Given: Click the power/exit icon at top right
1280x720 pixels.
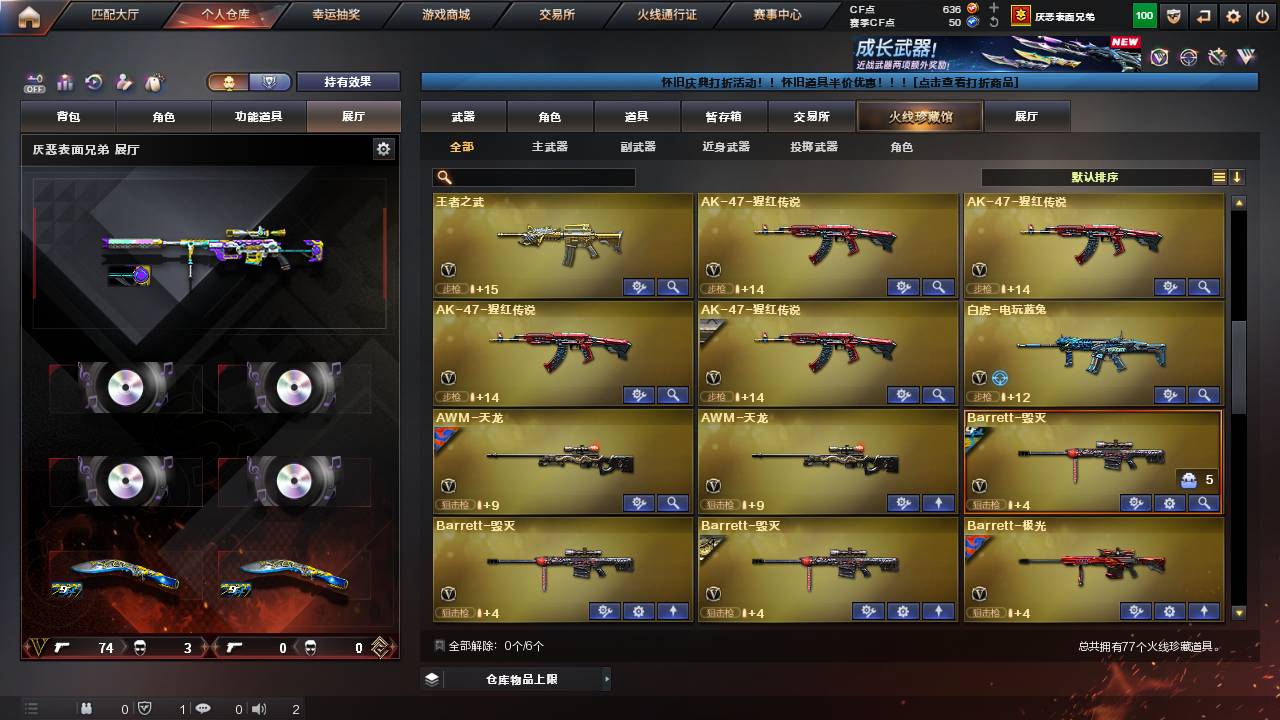Looking at the screenshot, I should click(x=1263, y=16).
